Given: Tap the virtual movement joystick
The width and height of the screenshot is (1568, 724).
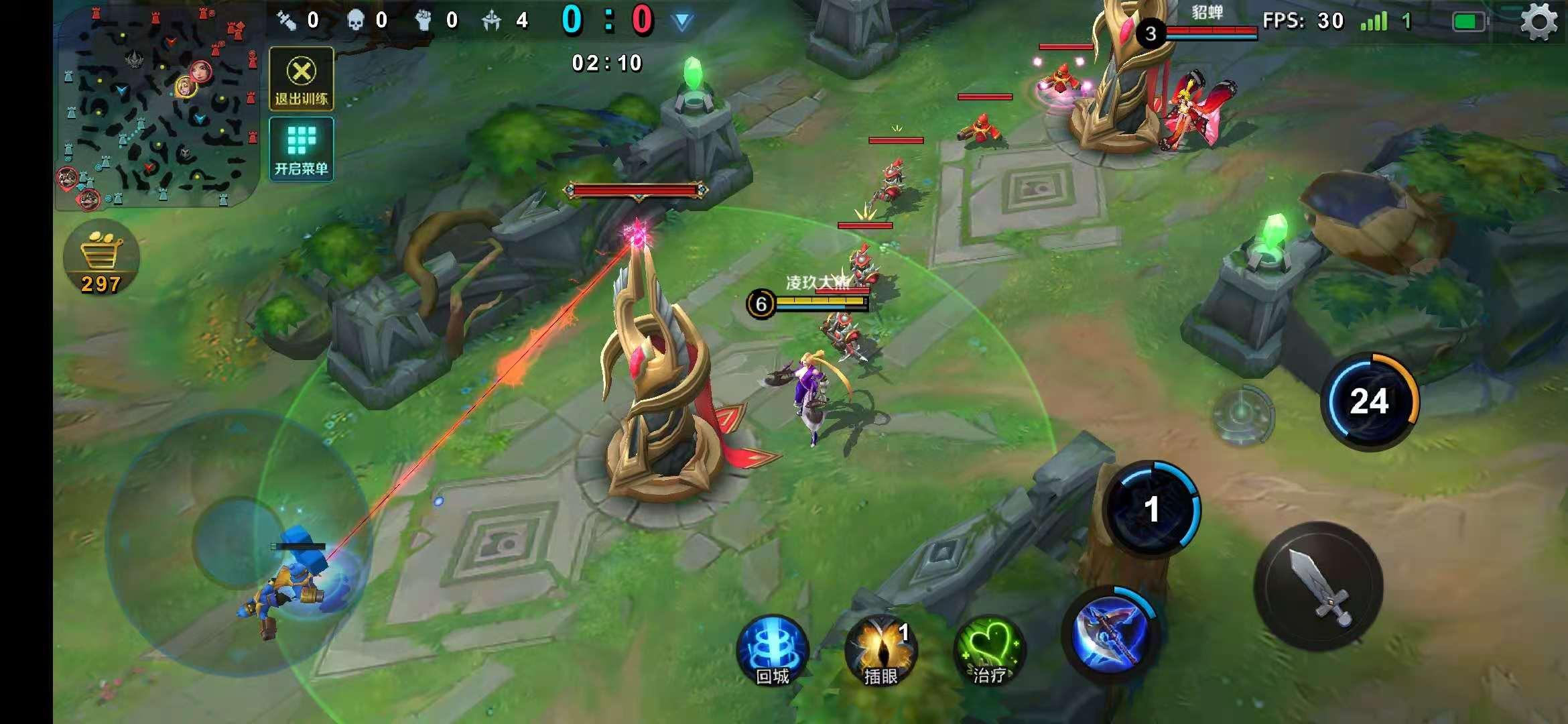Looking at the screenshot, I should click(x=238, y=542).
